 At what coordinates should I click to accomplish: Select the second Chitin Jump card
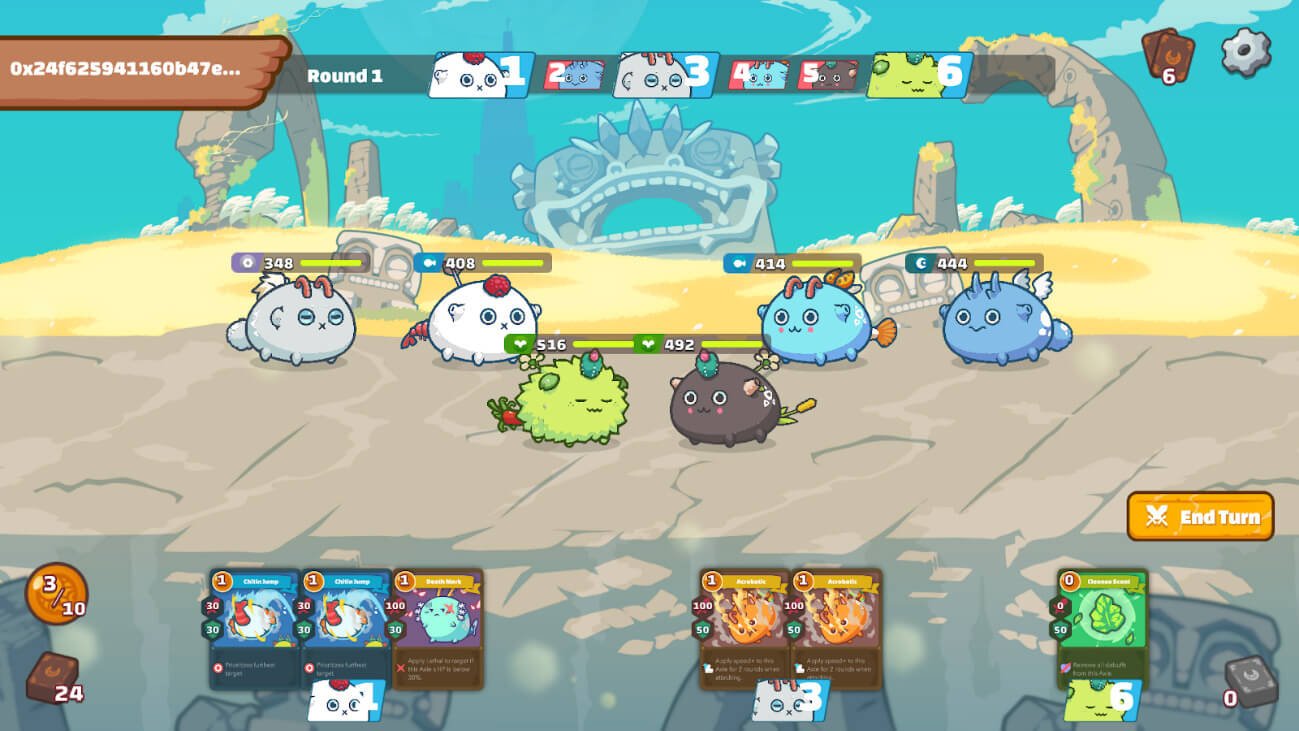(x=345, y=625)
